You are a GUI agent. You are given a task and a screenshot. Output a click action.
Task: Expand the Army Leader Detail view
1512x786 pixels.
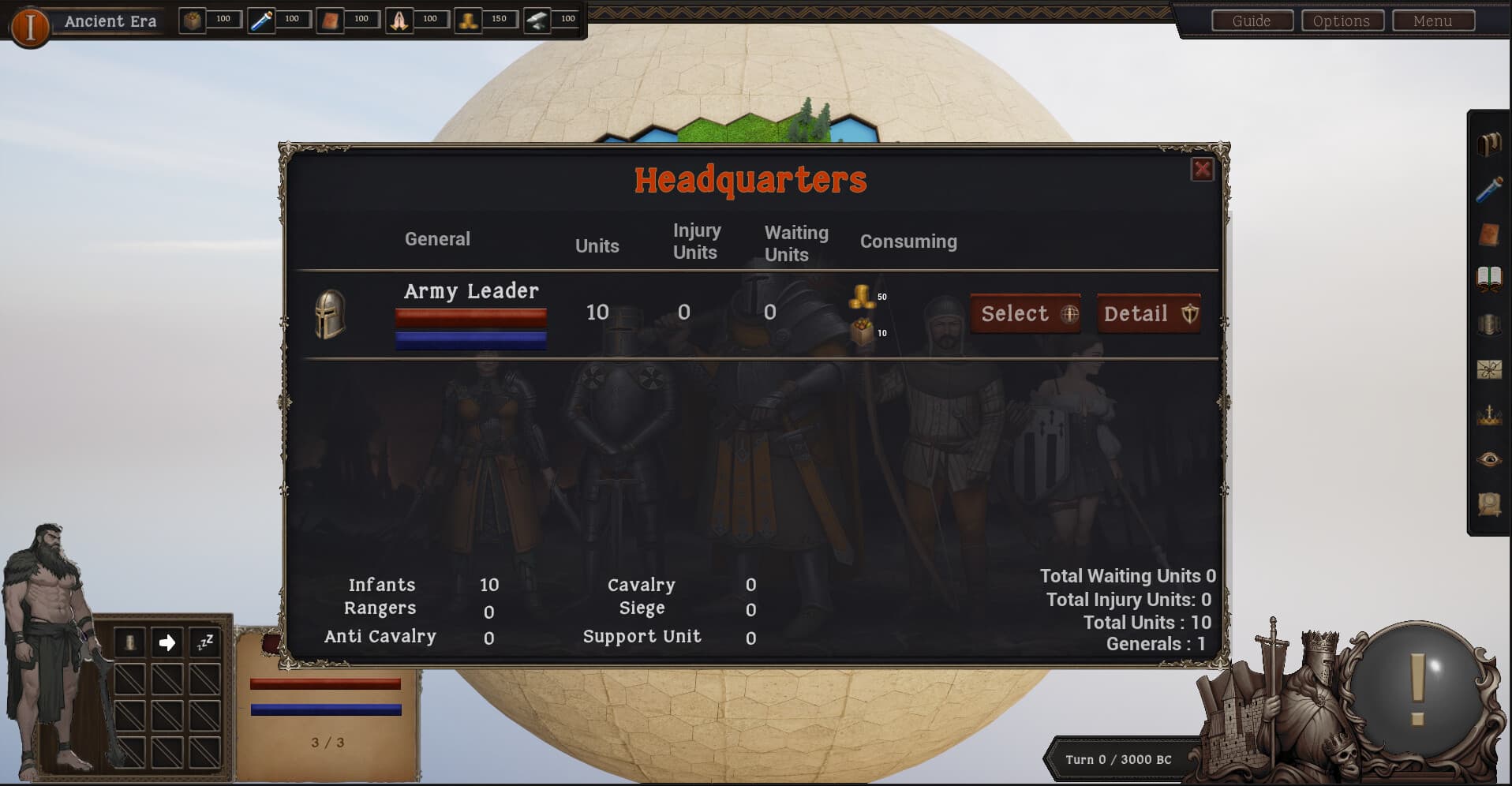point(1148,313)
